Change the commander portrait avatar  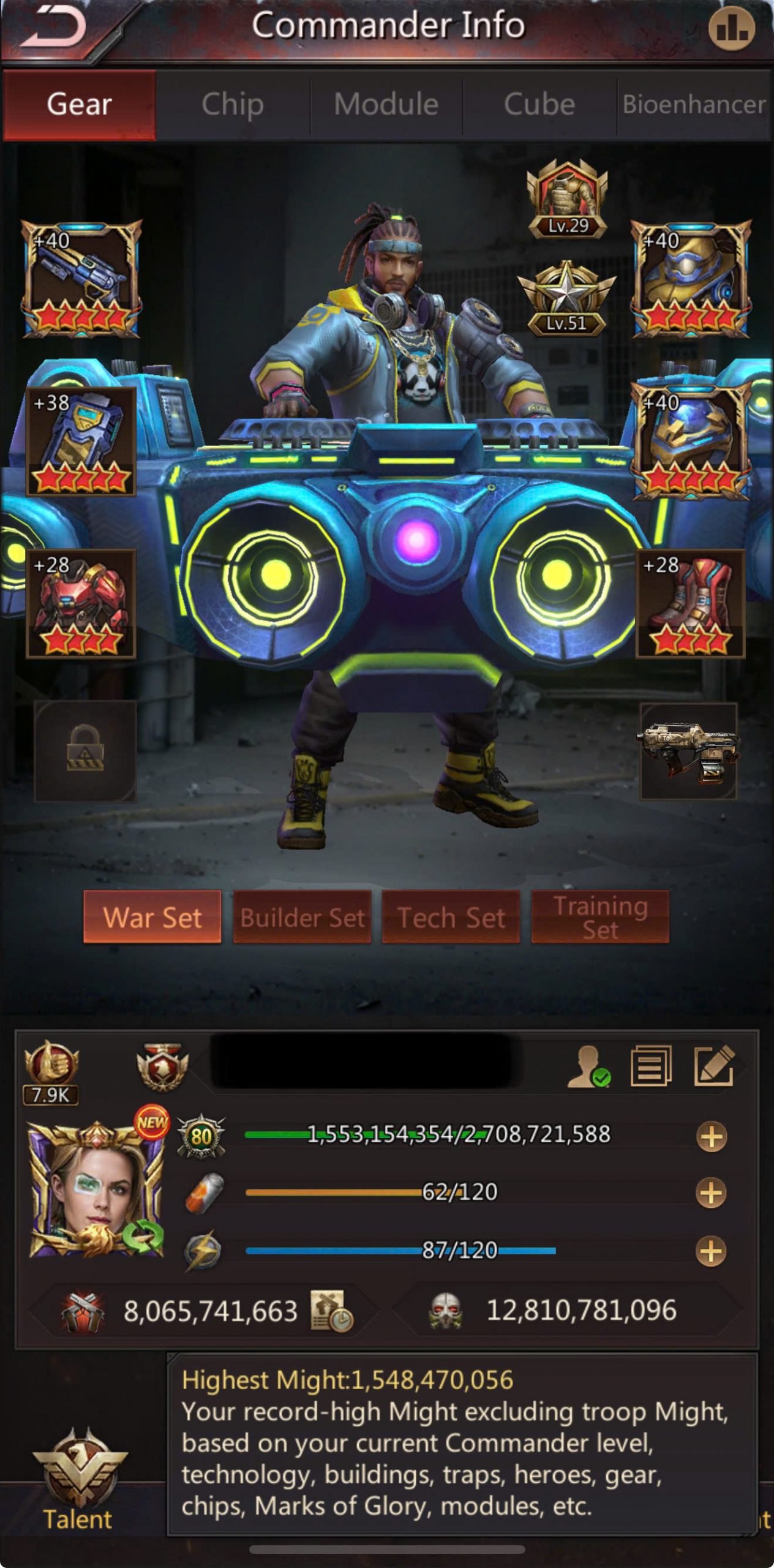point(96,1190)
